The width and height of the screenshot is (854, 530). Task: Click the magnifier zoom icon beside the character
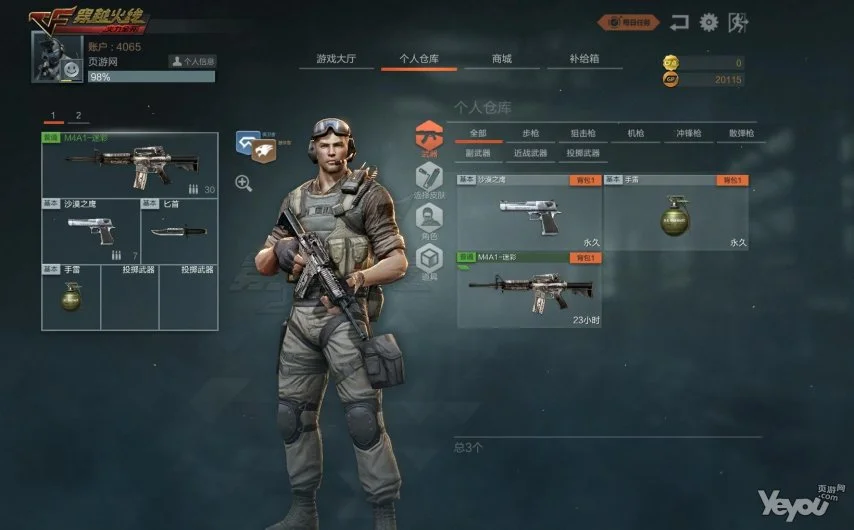click(x=243, y=182)
